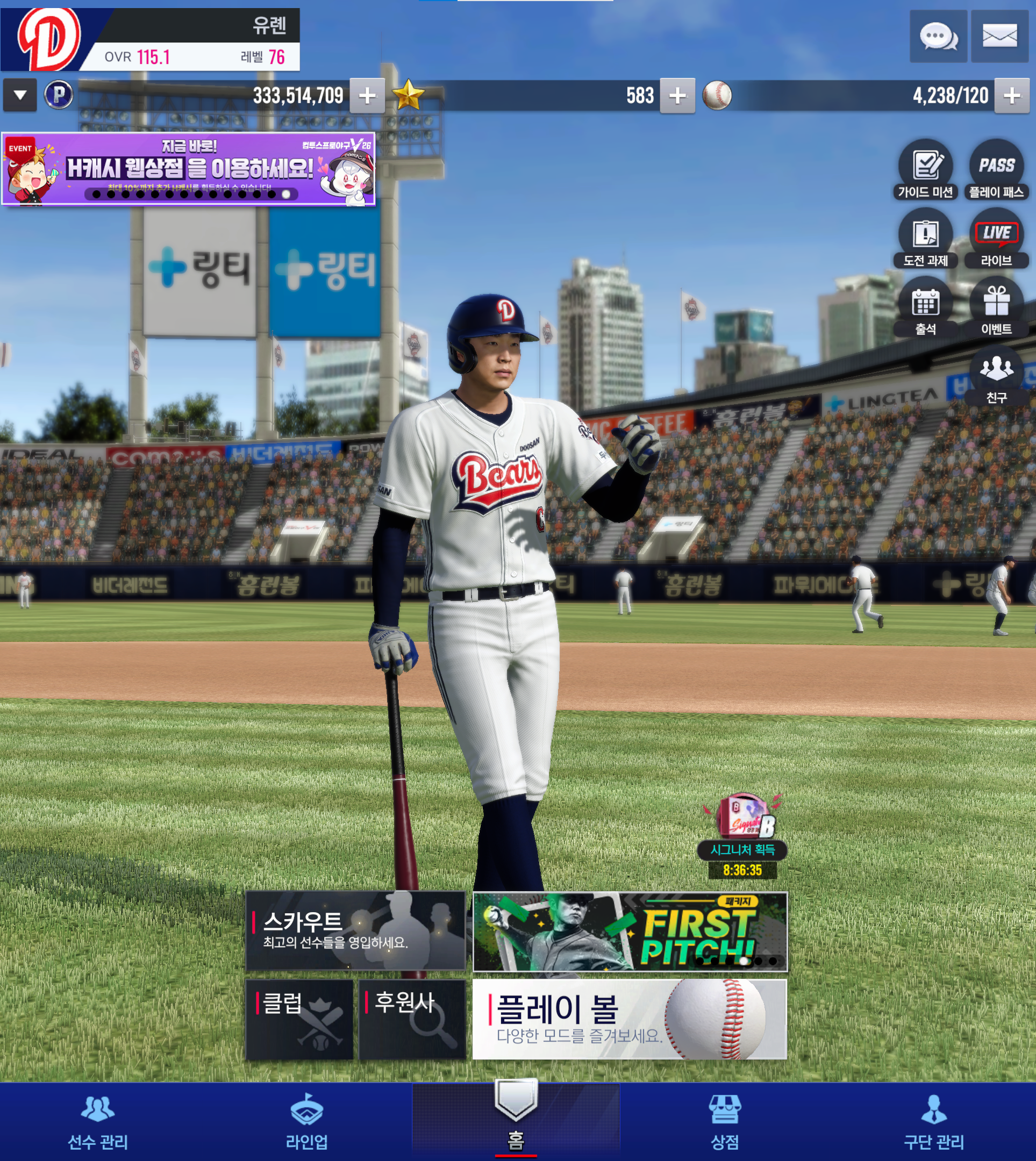Open the 스카우트 scout menu
Viewport: 1036px width, 1161px height.
(356, 930)
